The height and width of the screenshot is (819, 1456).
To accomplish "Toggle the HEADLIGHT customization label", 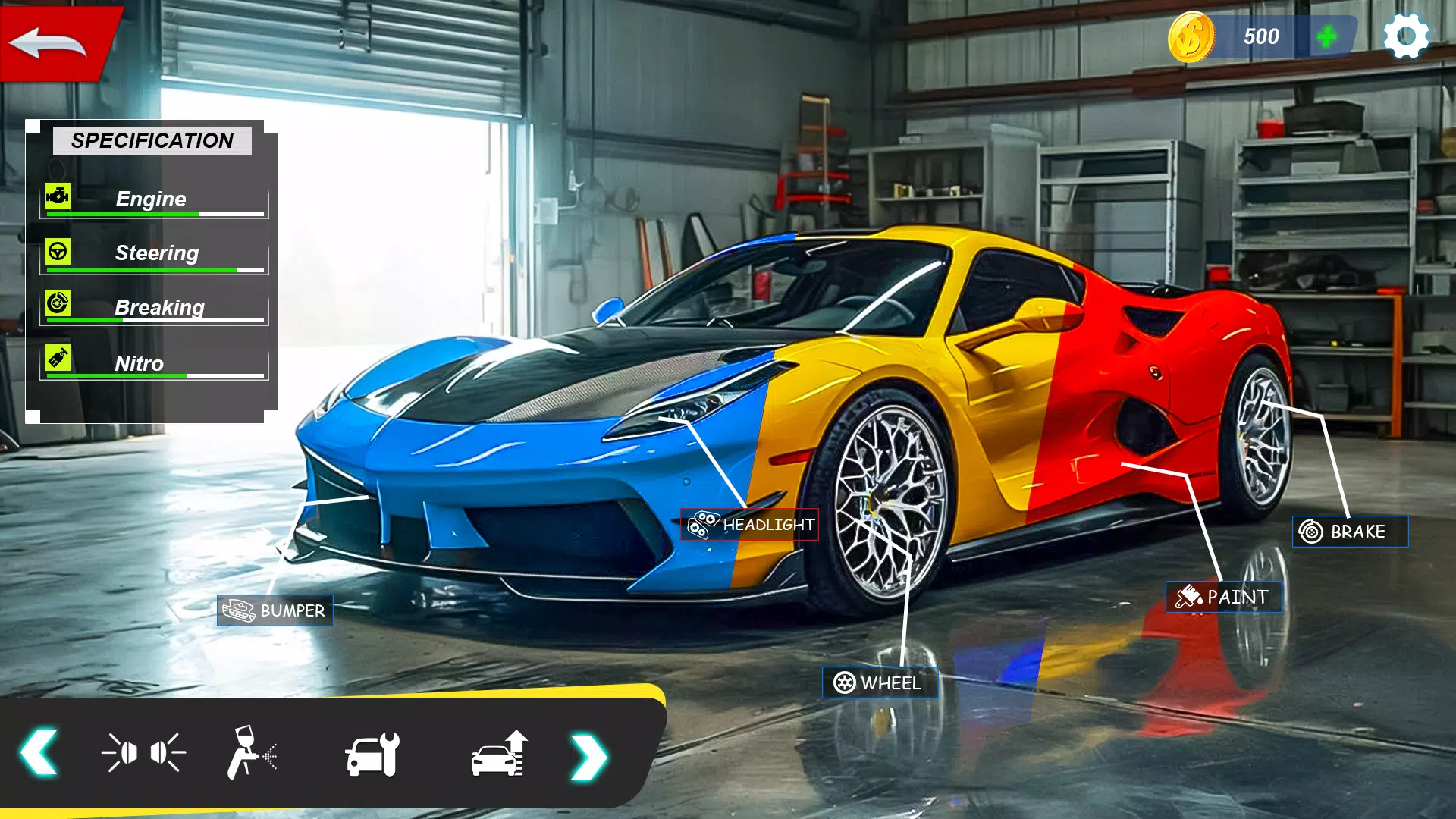I will tap(750, 524).
